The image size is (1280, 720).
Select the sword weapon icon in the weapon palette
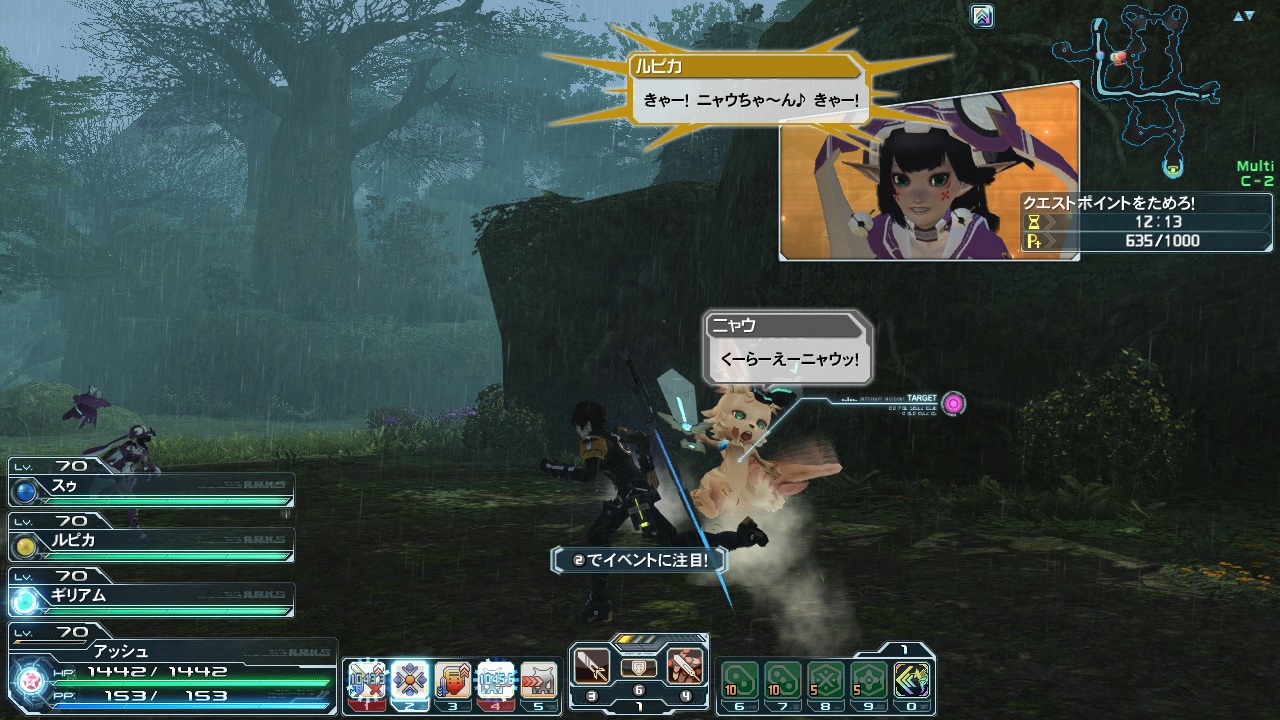tap(590, 665)
